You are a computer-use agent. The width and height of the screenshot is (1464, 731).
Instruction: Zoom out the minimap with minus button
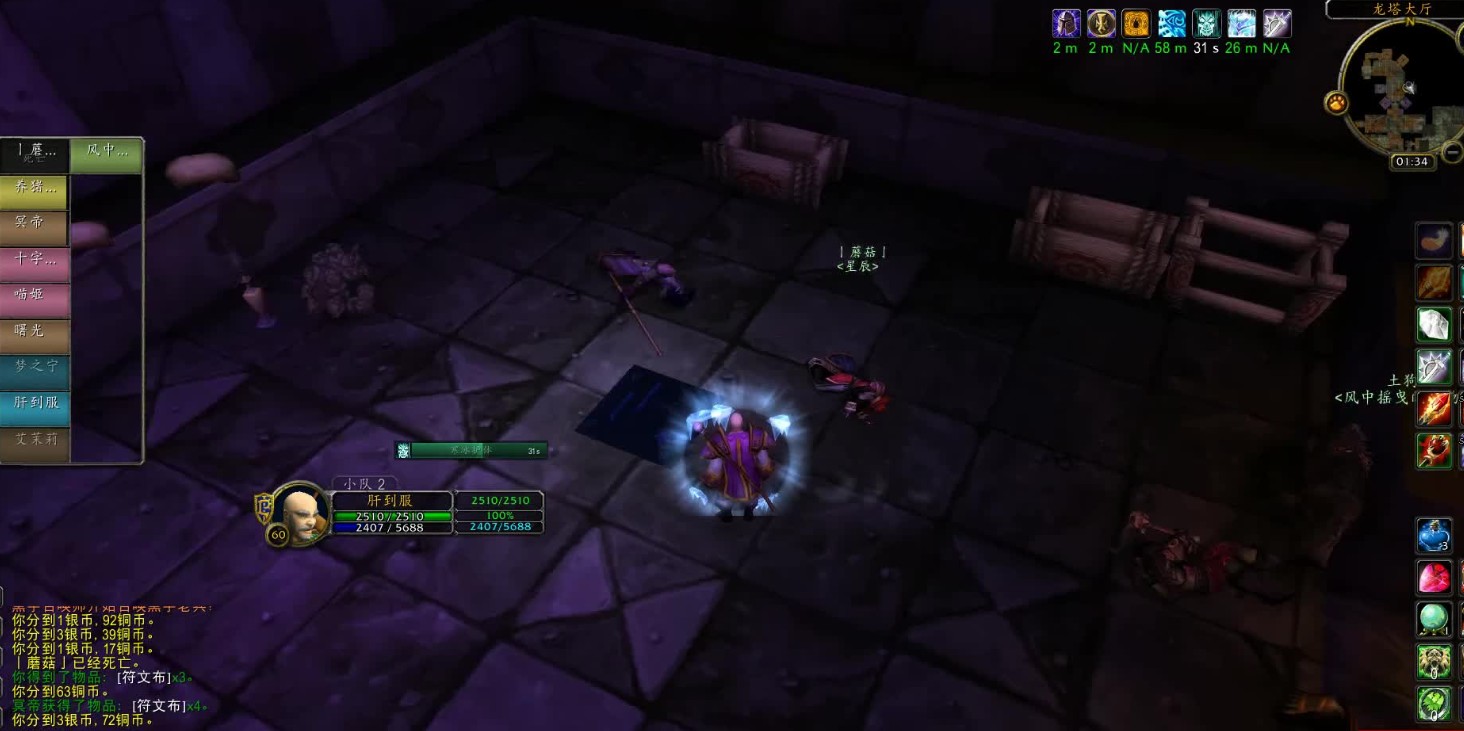[x=1453, y=152]
